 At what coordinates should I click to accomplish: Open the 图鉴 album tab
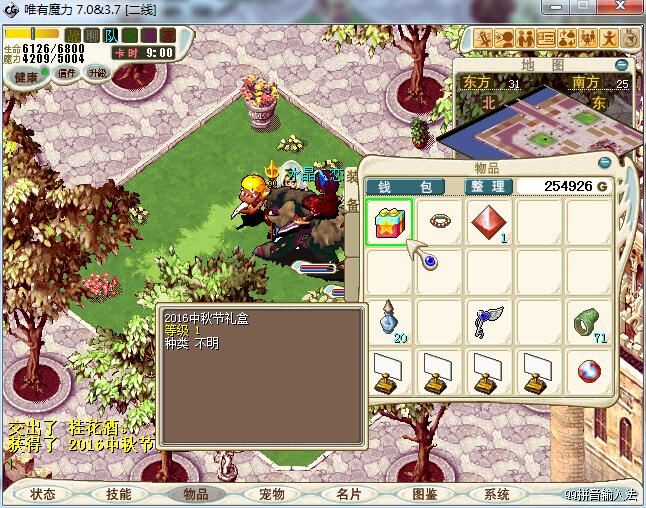424,494
